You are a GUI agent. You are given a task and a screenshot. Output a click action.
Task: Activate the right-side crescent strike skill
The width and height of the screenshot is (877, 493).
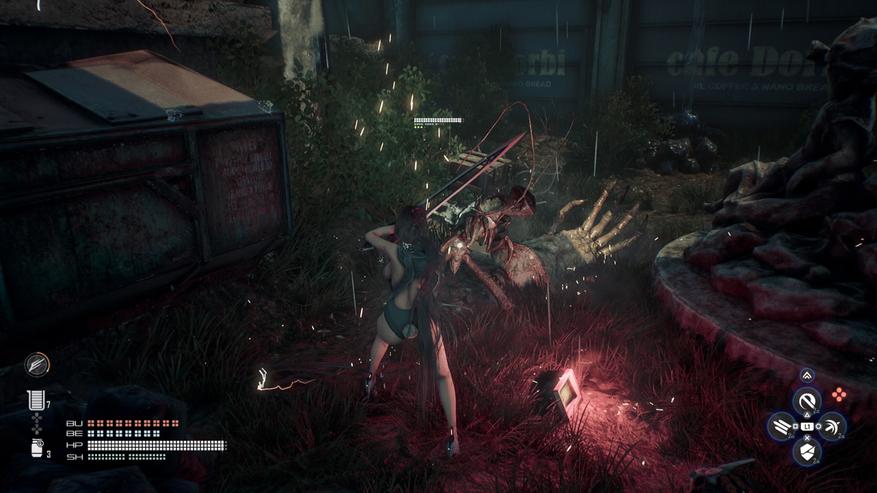click(x=832, y=427)
